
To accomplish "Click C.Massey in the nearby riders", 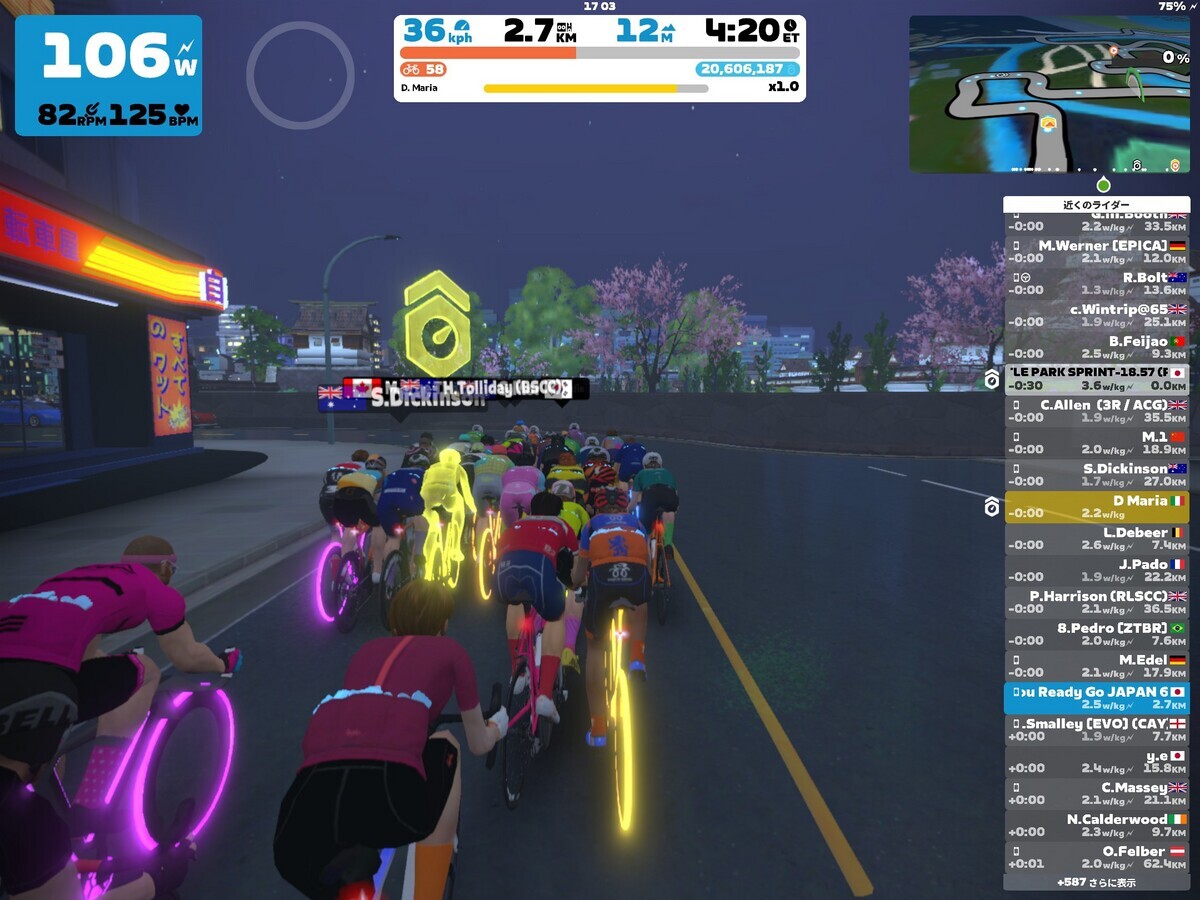I will [1096, 794].
